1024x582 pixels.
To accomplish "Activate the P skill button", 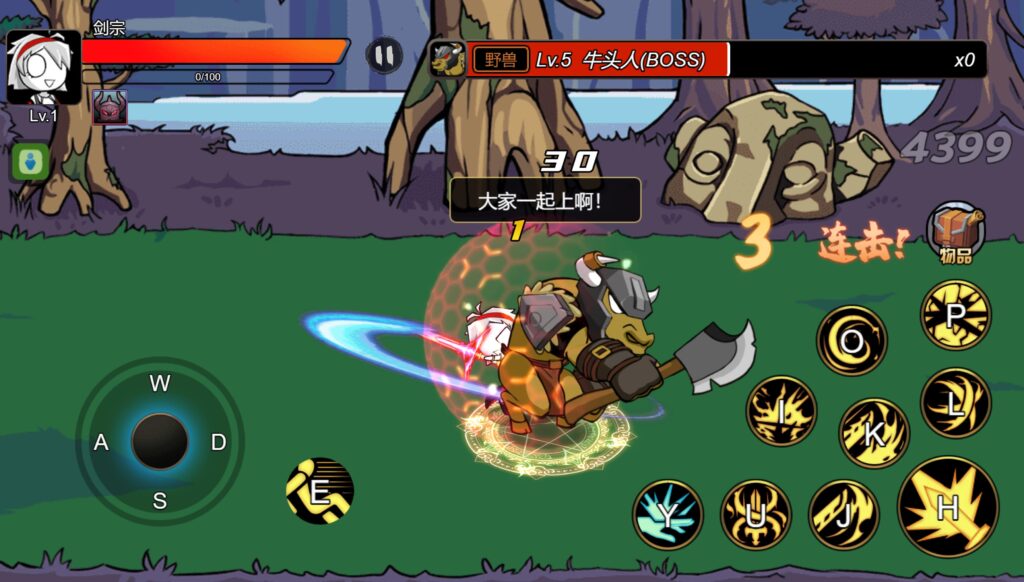I will tap(955, 315).
